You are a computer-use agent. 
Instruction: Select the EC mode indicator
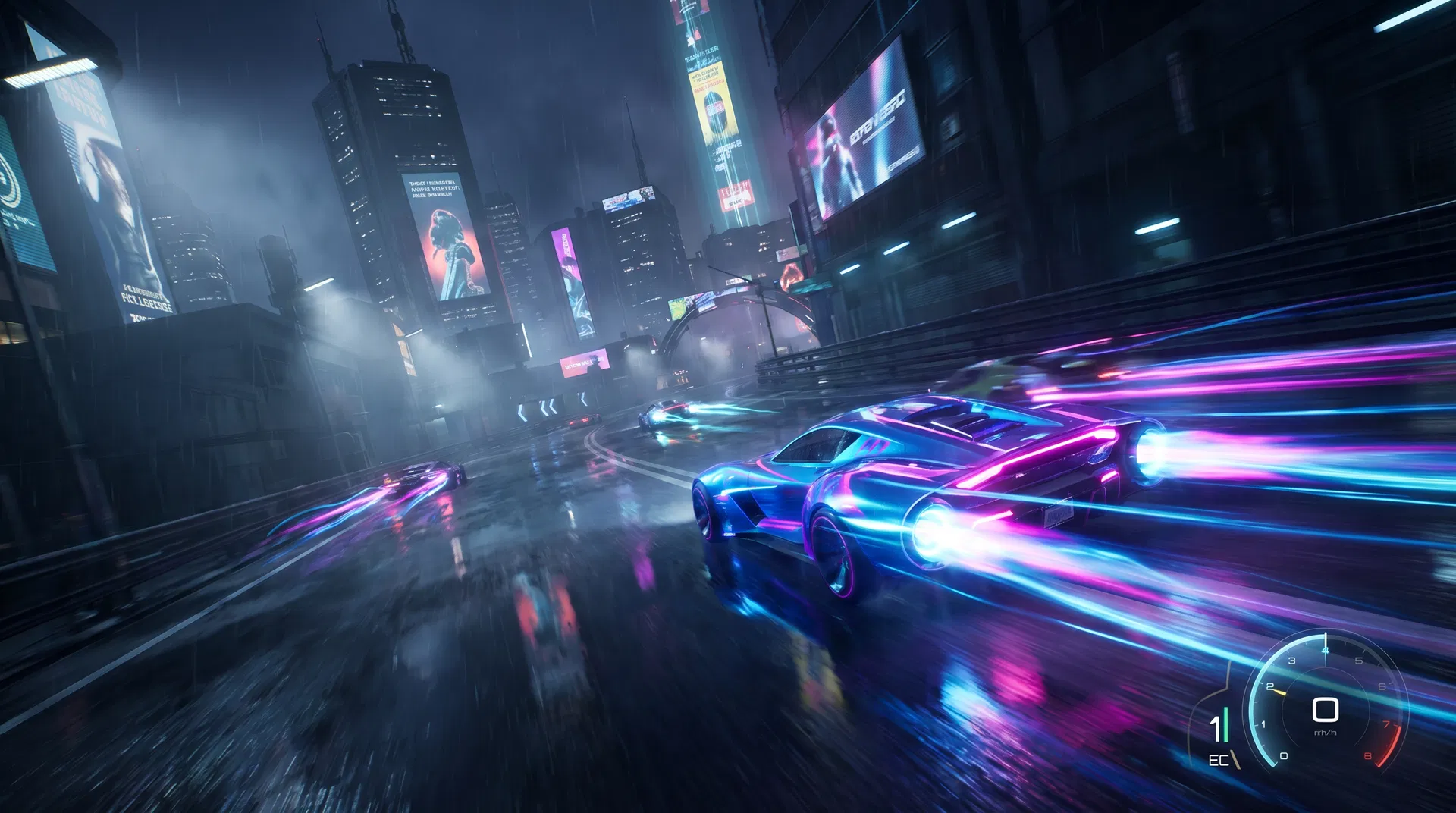[1220, 759]
